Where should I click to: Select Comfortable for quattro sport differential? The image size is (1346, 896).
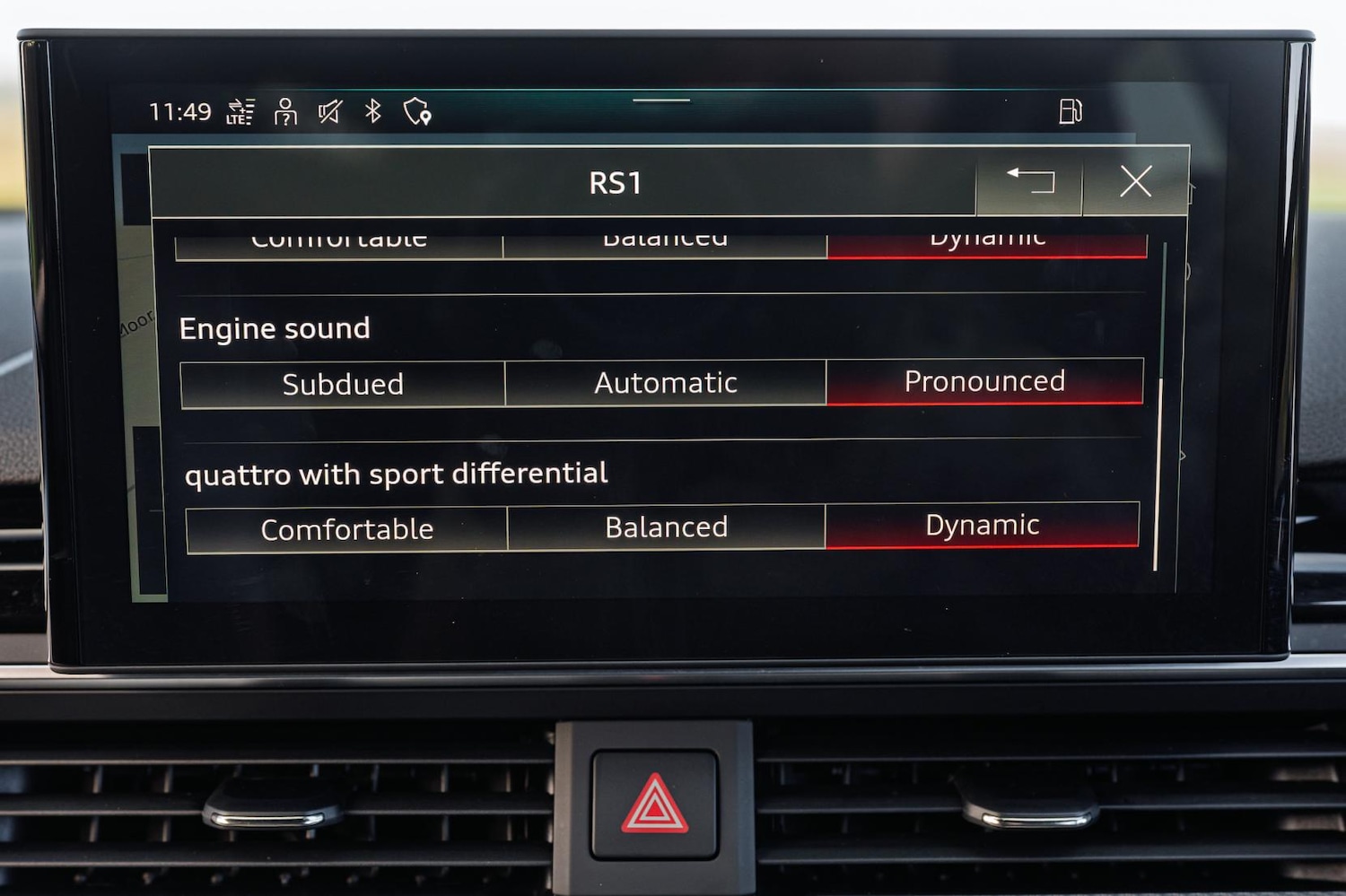(x=346, y=529)
